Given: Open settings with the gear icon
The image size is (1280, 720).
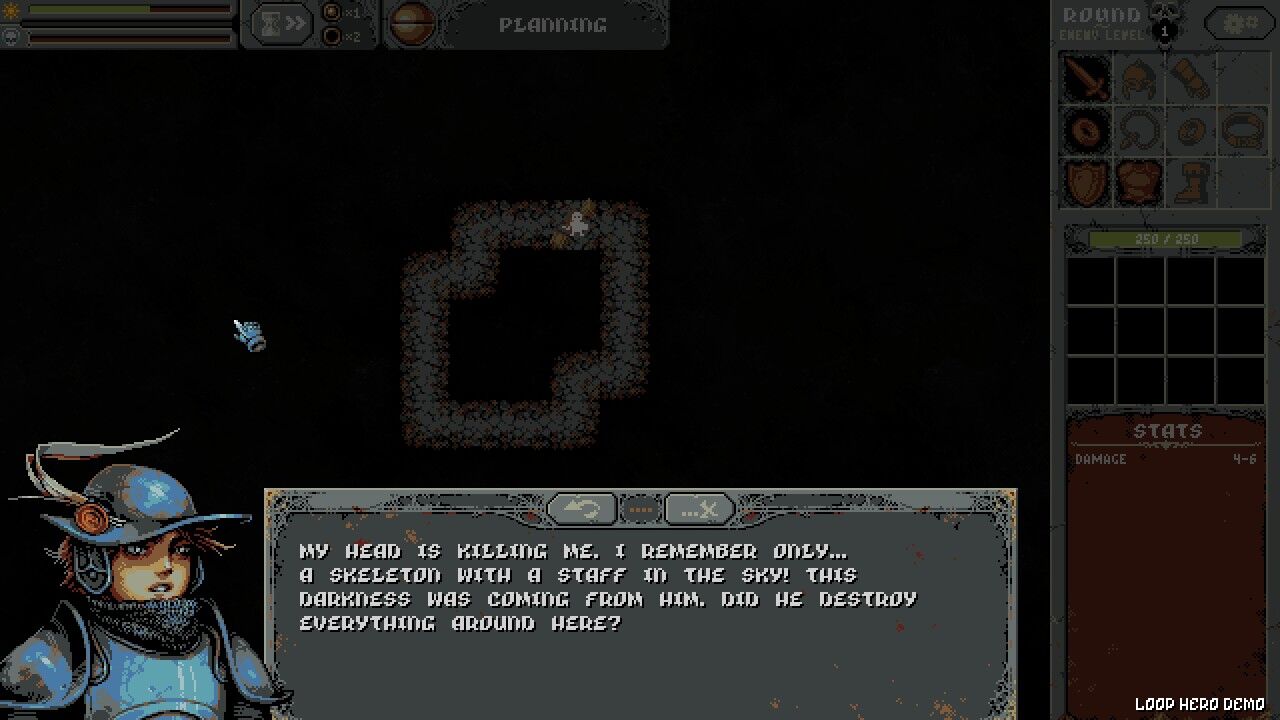Looking at the screenshot, I should (x=1238, y=22).
